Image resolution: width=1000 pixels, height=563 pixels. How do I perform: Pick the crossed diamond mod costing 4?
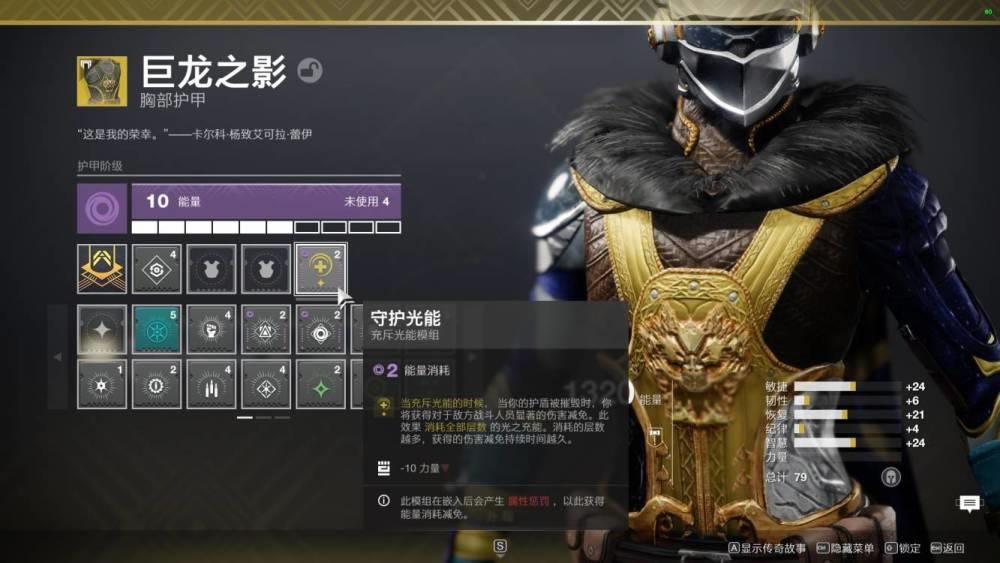coord(266,385)
